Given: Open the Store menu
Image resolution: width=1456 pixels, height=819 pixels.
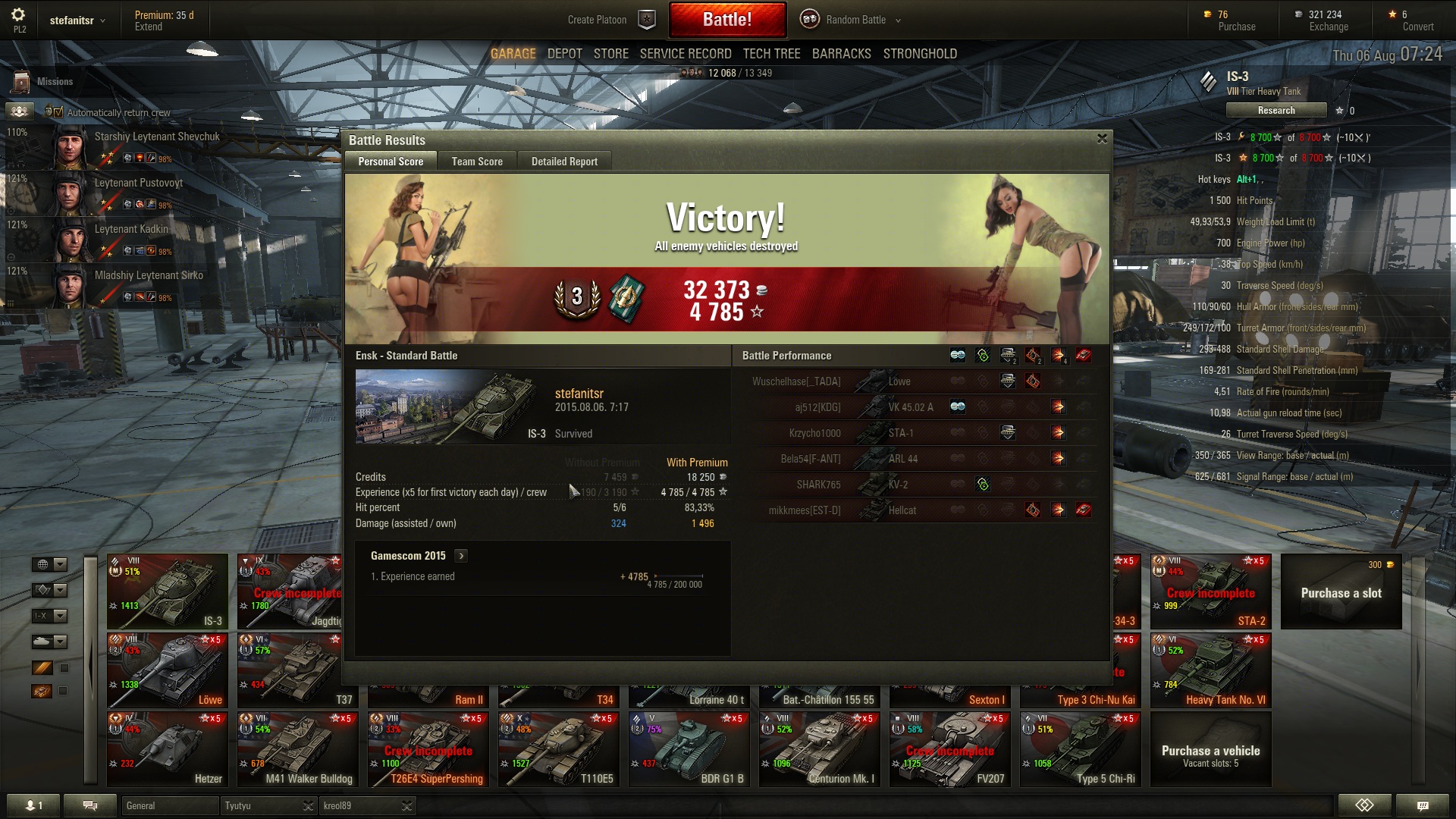Looking at the screenshot, I should coord(610,54).
